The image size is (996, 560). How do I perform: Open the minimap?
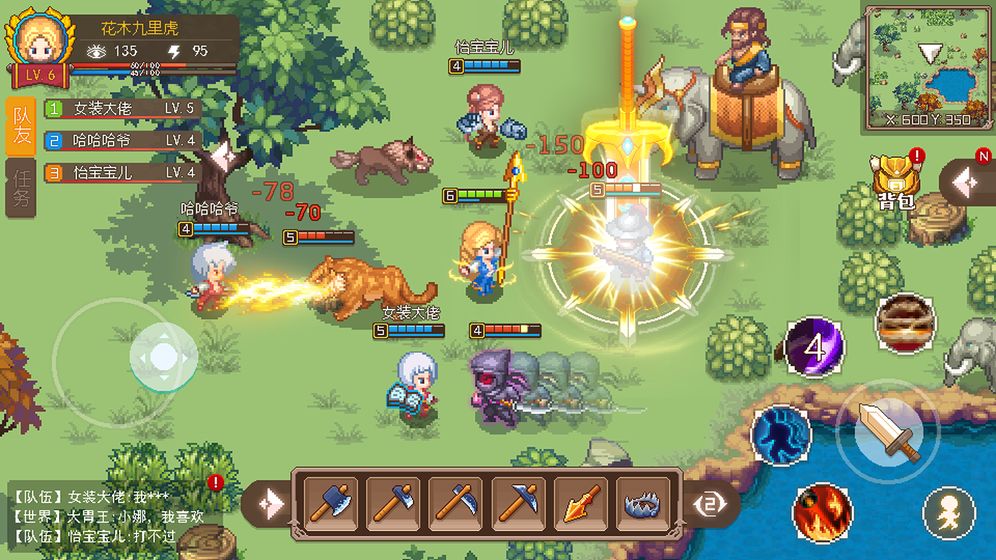(x=927, y=66)
